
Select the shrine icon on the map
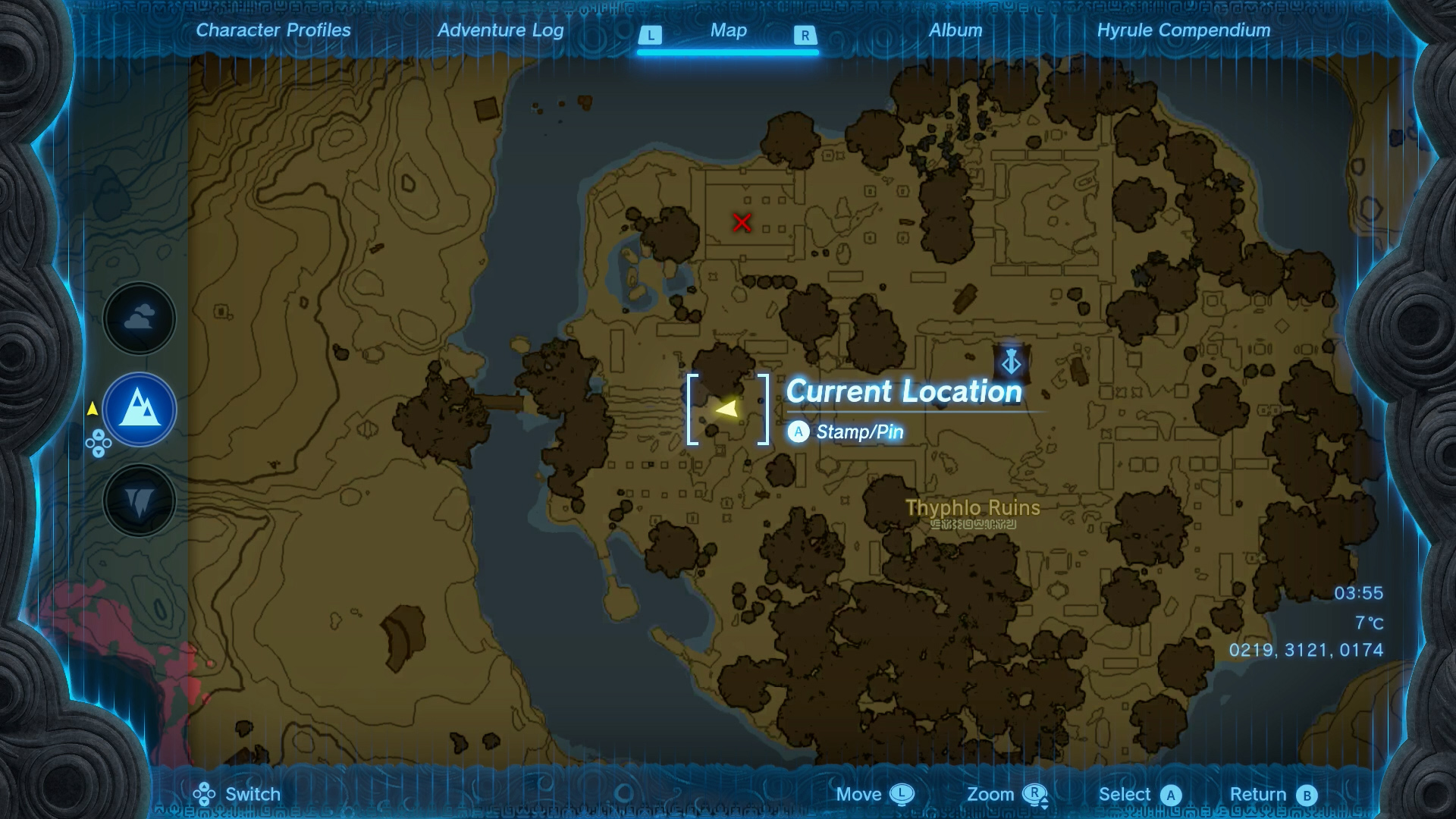point(1011,362)
